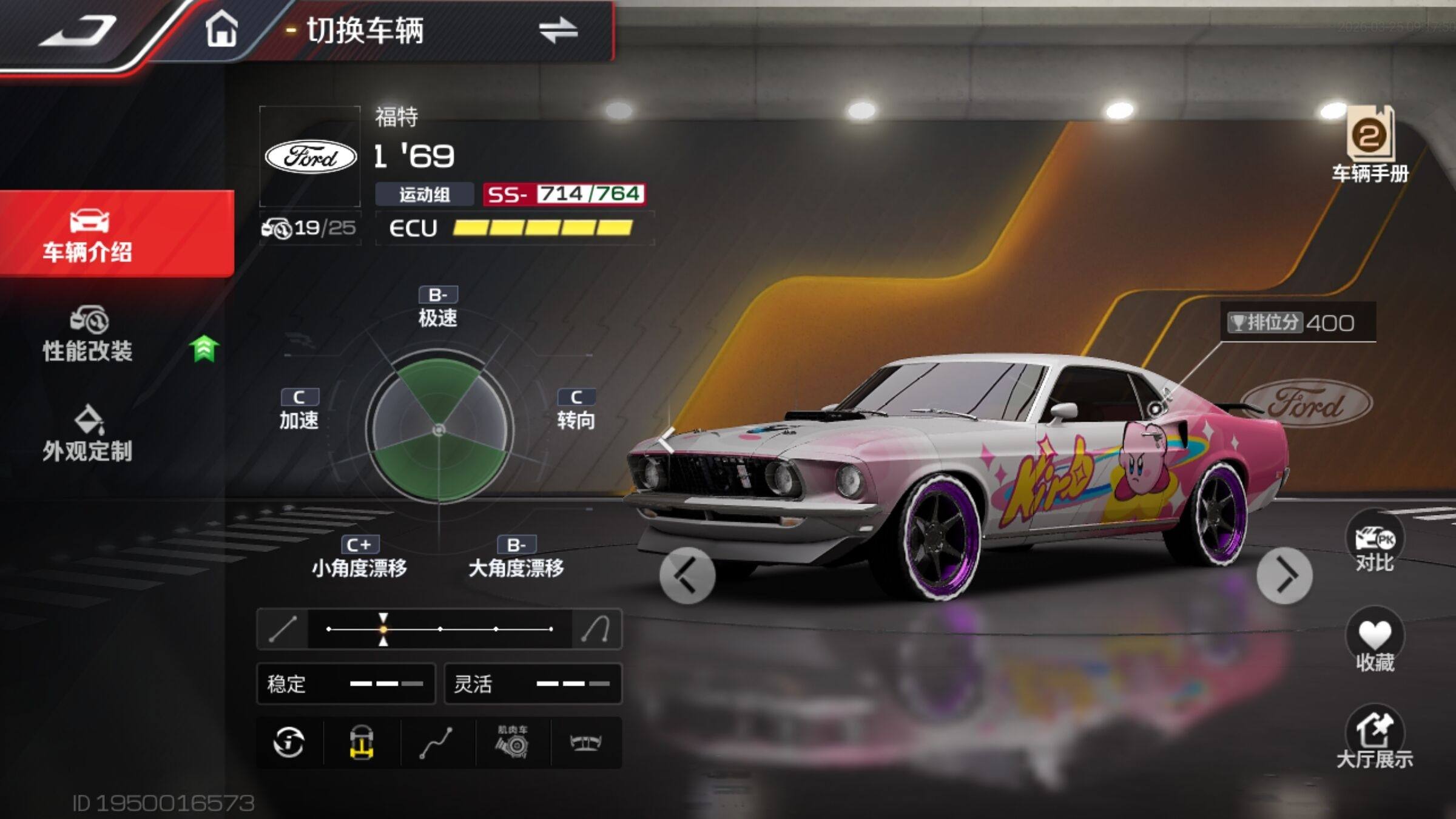The image size is (1456, 819).
Task: Open the 肌肉车 muscle car tag
Action: point(513,743)
